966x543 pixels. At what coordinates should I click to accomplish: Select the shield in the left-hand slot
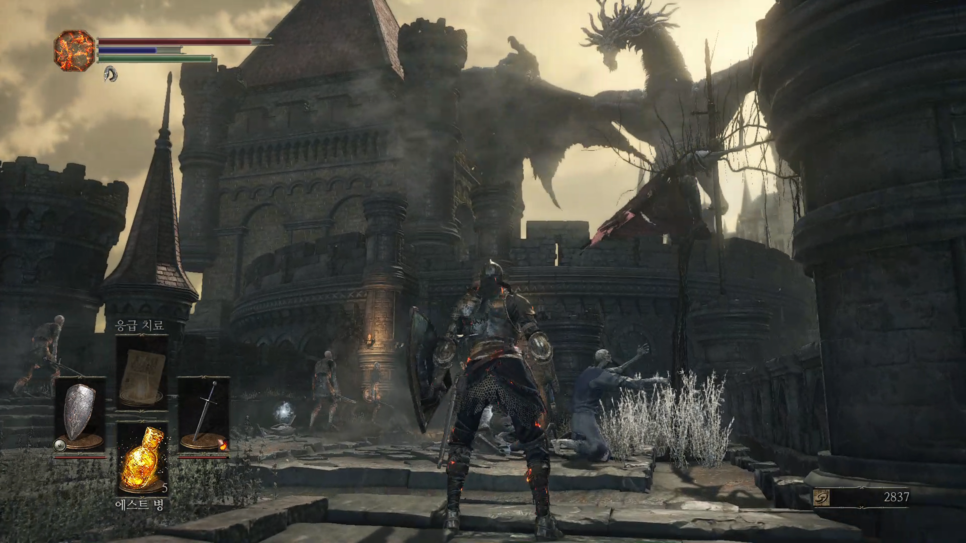click(x=80, y=414)
